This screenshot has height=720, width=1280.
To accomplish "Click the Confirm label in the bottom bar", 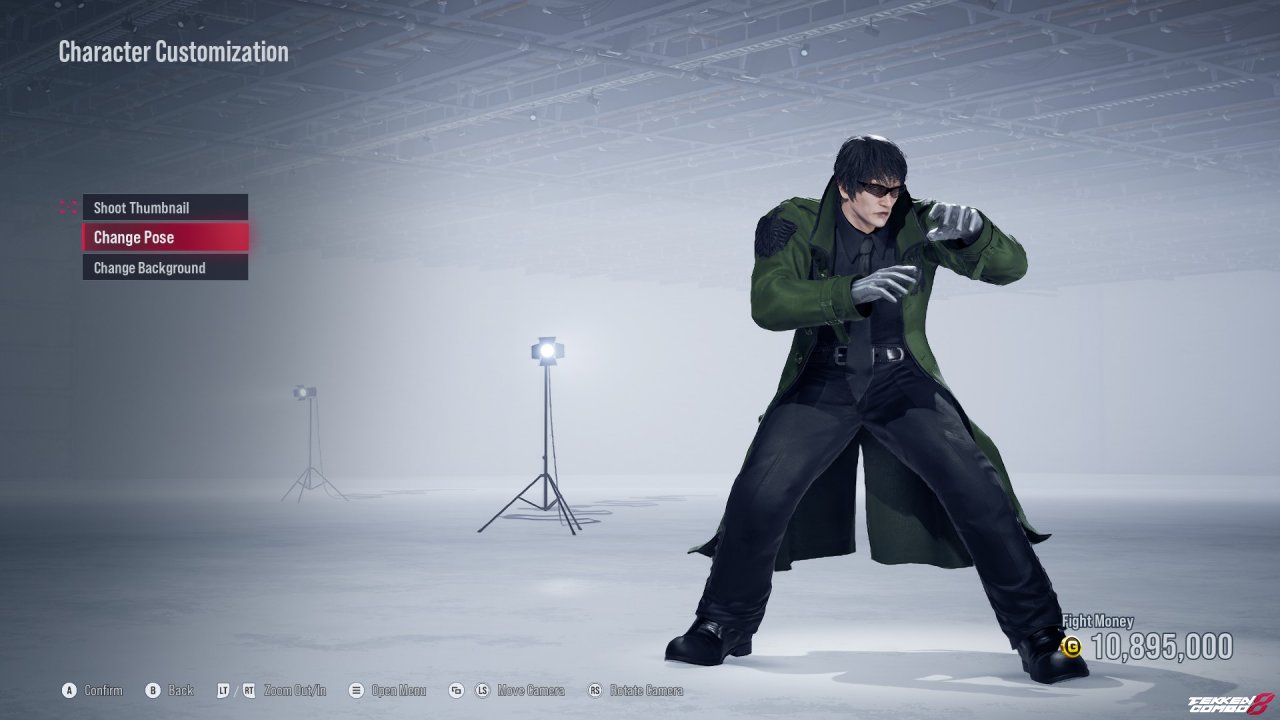I will 103,690.
